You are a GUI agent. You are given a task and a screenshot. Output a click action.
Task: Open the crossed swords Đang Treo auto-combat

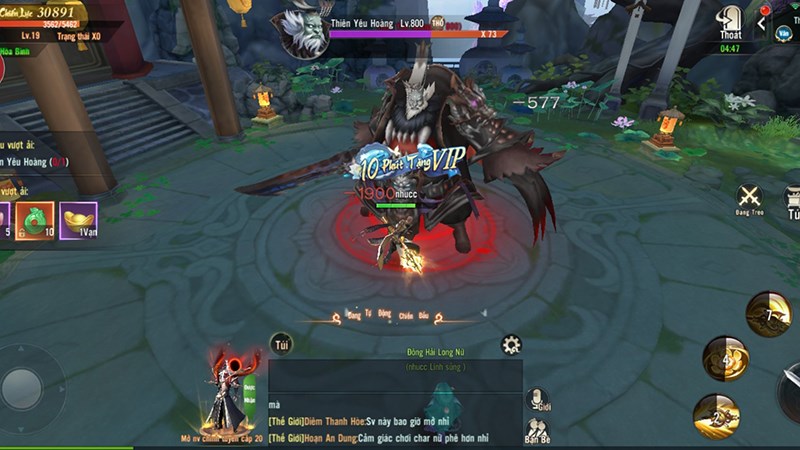coord(749,198)
